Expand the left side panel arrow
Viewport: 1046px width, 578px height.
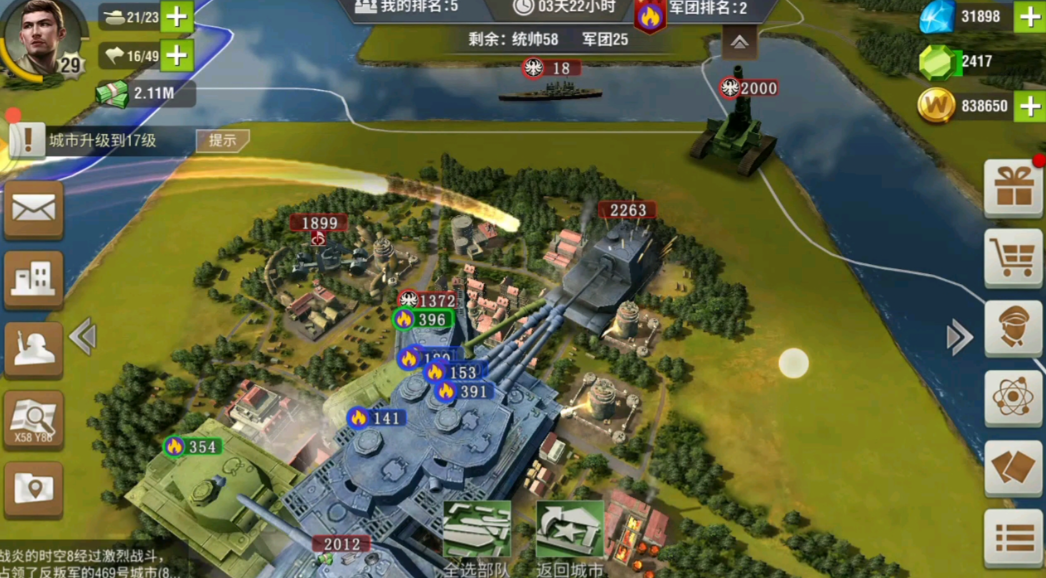pos(83,337)
